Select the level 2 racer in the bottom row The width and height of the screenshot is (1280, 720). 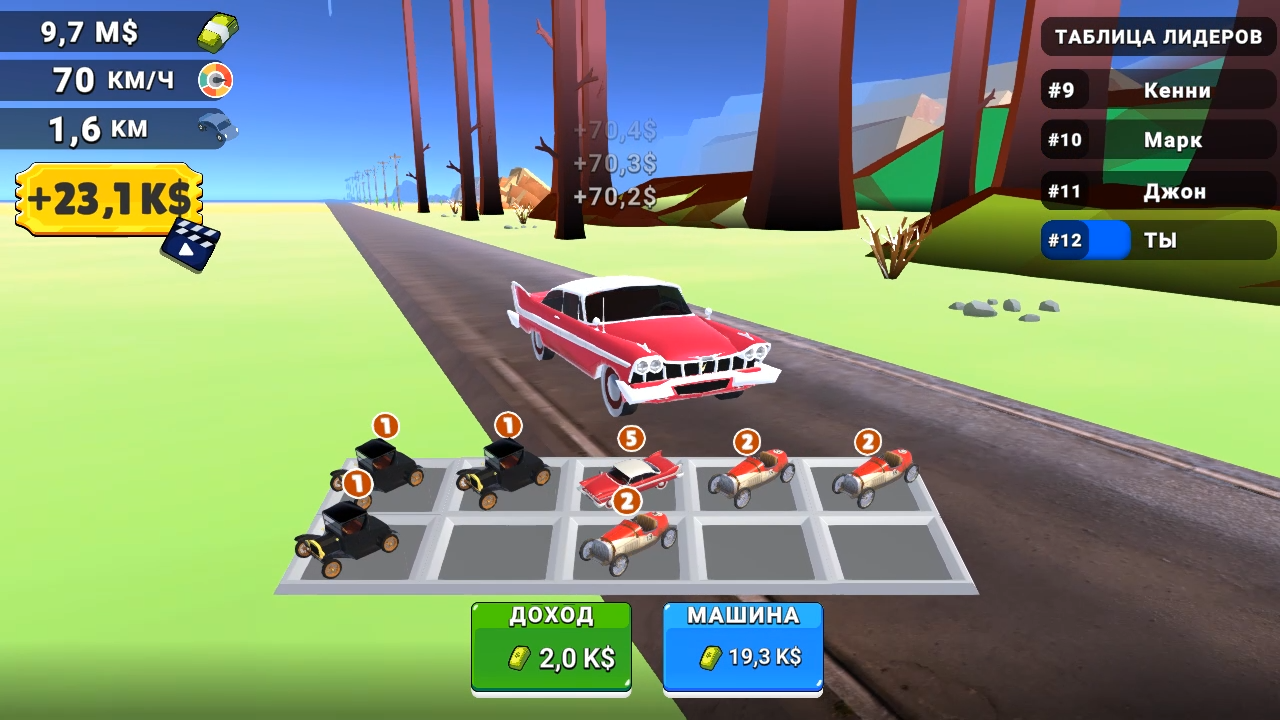[630, 538]
